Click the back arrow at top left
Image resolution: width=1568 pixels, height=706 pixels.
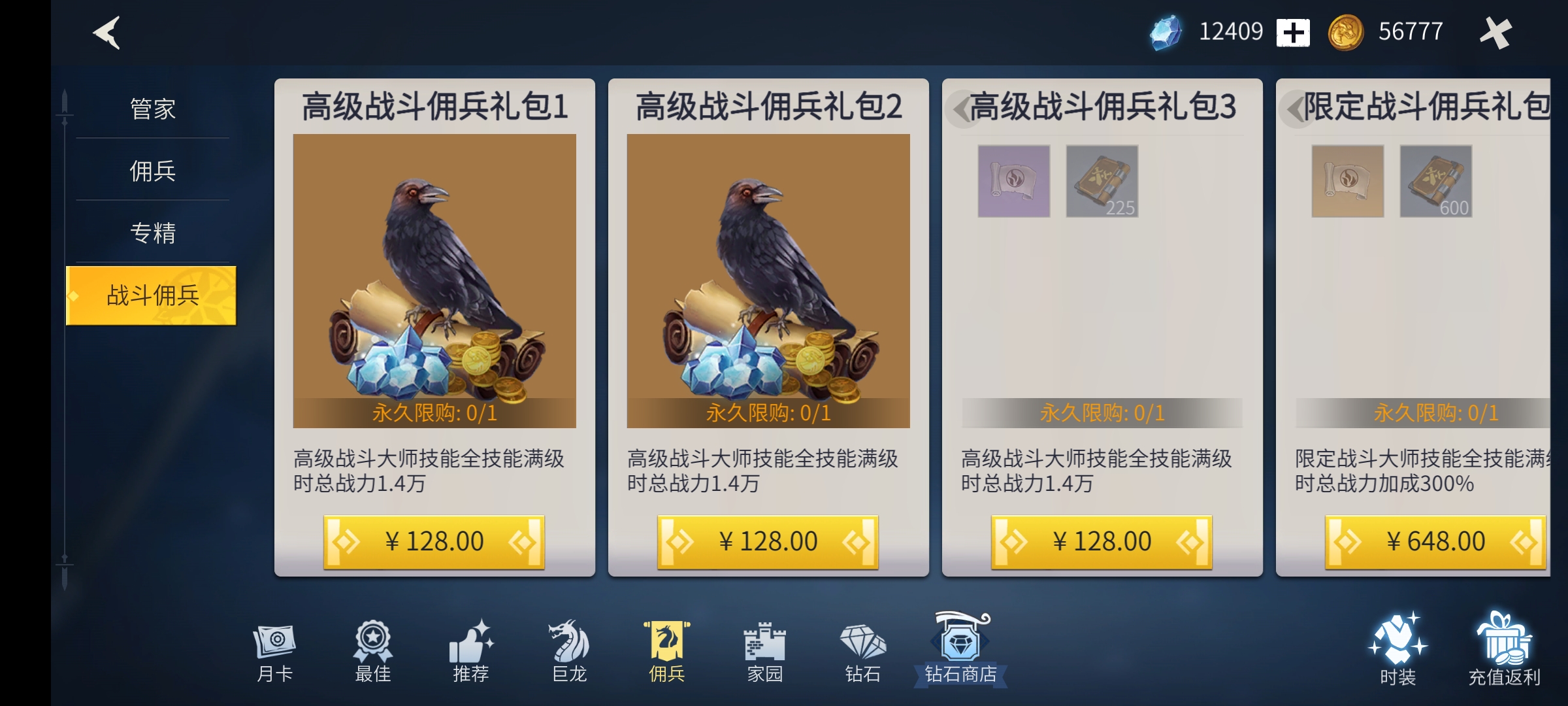tap(105, 31)
